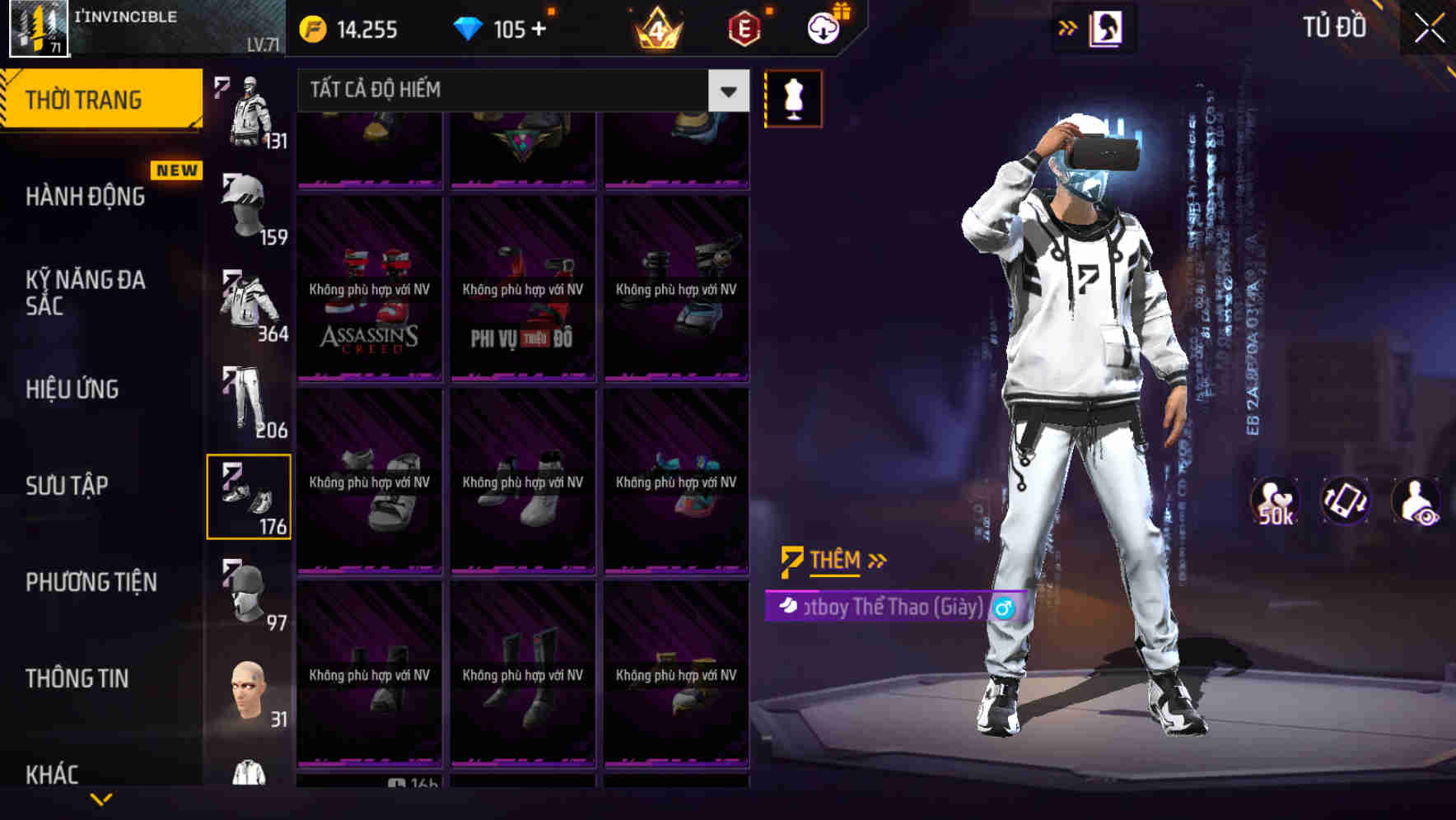Viewport: 1456px width, 820px height.
Task: Open the TẤT CẢ ĐỘ HIẾM rarity dropdown
Action: (x=517, y=91)
